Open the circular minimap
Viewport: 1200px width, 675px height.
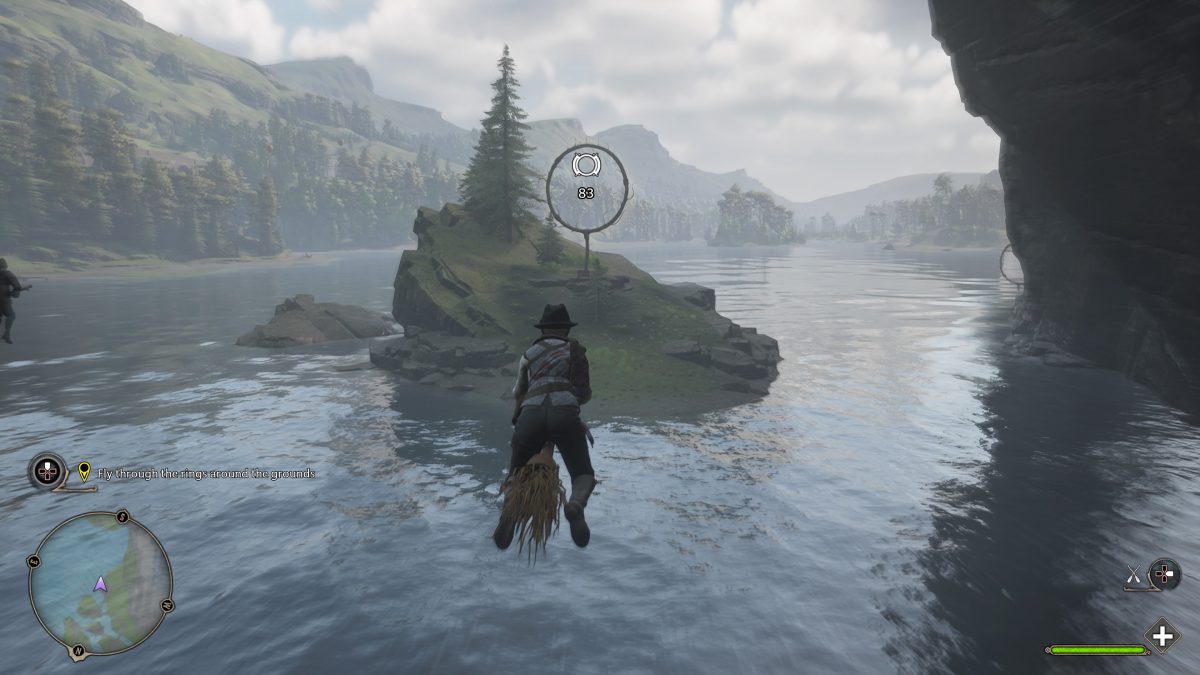click(100, 583)
